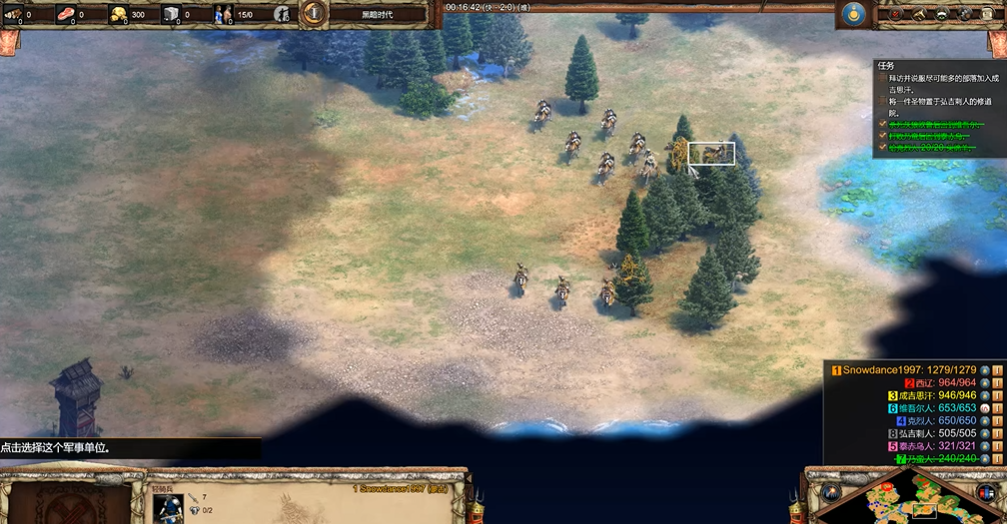Open the diplomacy mask icon
Viewport: 1007px width, 524px height.
tap(942, 14)
